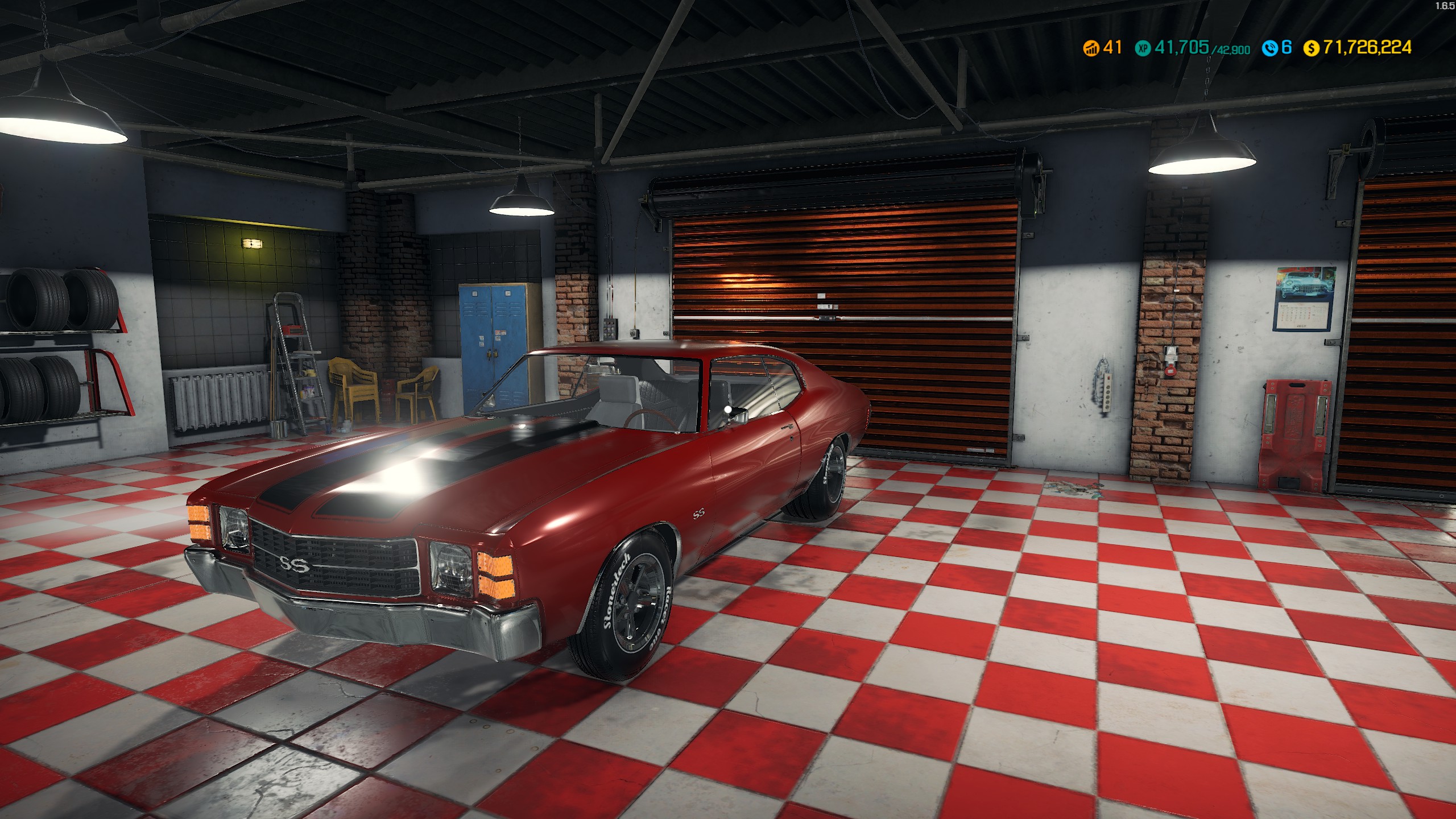This screenshot has width=1456, height=819.
Task: Click the orange level 41 progress icon
Action: [x=1091, y=49]
